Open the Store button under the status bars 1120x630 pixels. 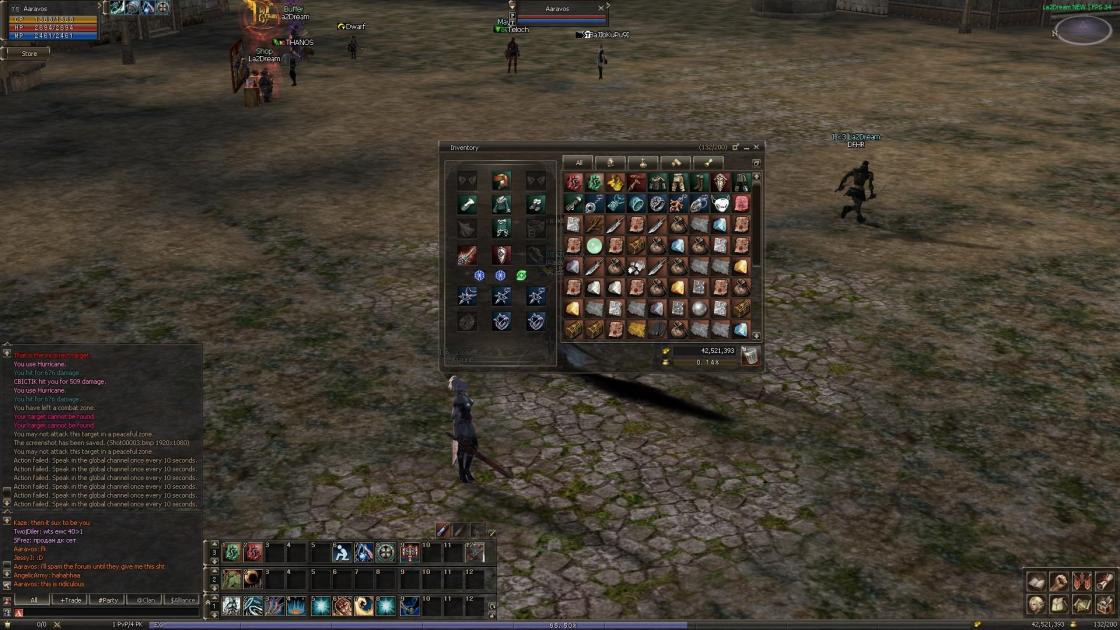click(29, 54)
